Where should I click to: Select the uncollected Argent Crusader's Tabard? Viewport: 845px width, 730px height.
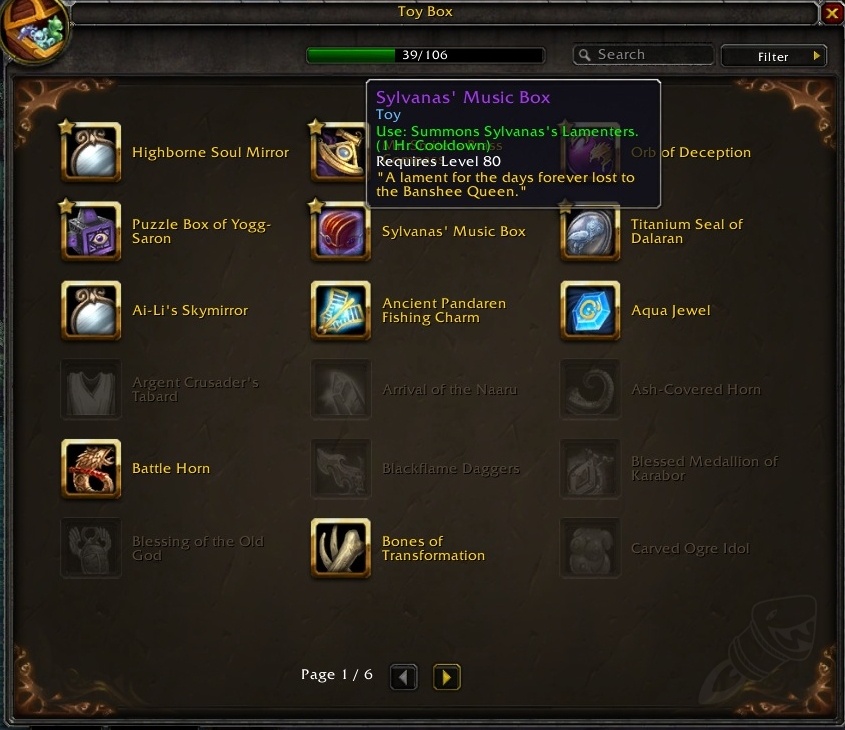91,389
